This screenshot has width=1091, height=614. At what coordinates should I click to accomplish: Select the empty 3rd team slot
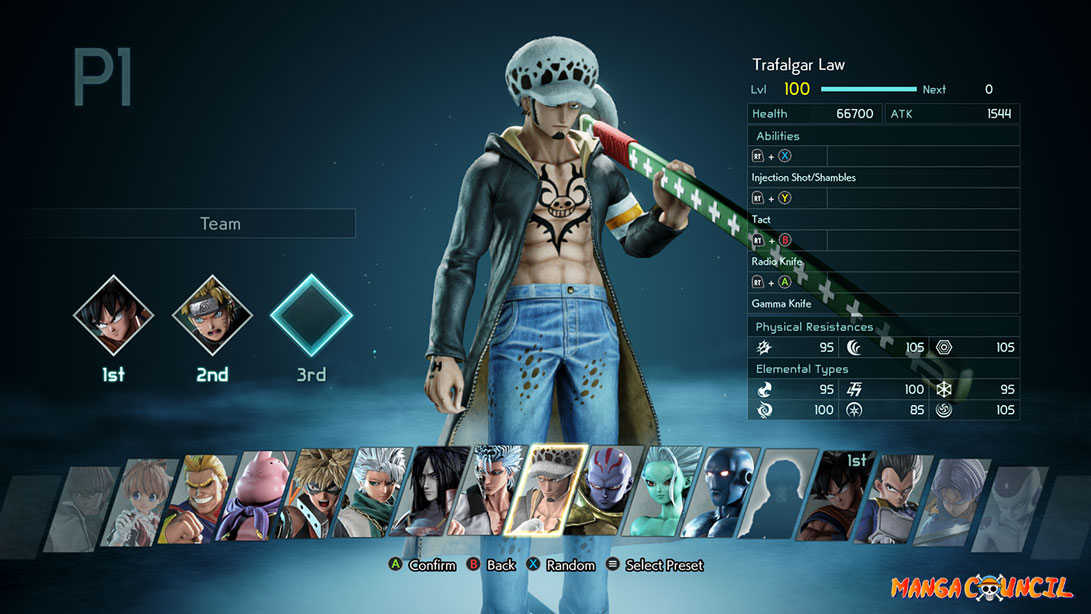(312, 316)
